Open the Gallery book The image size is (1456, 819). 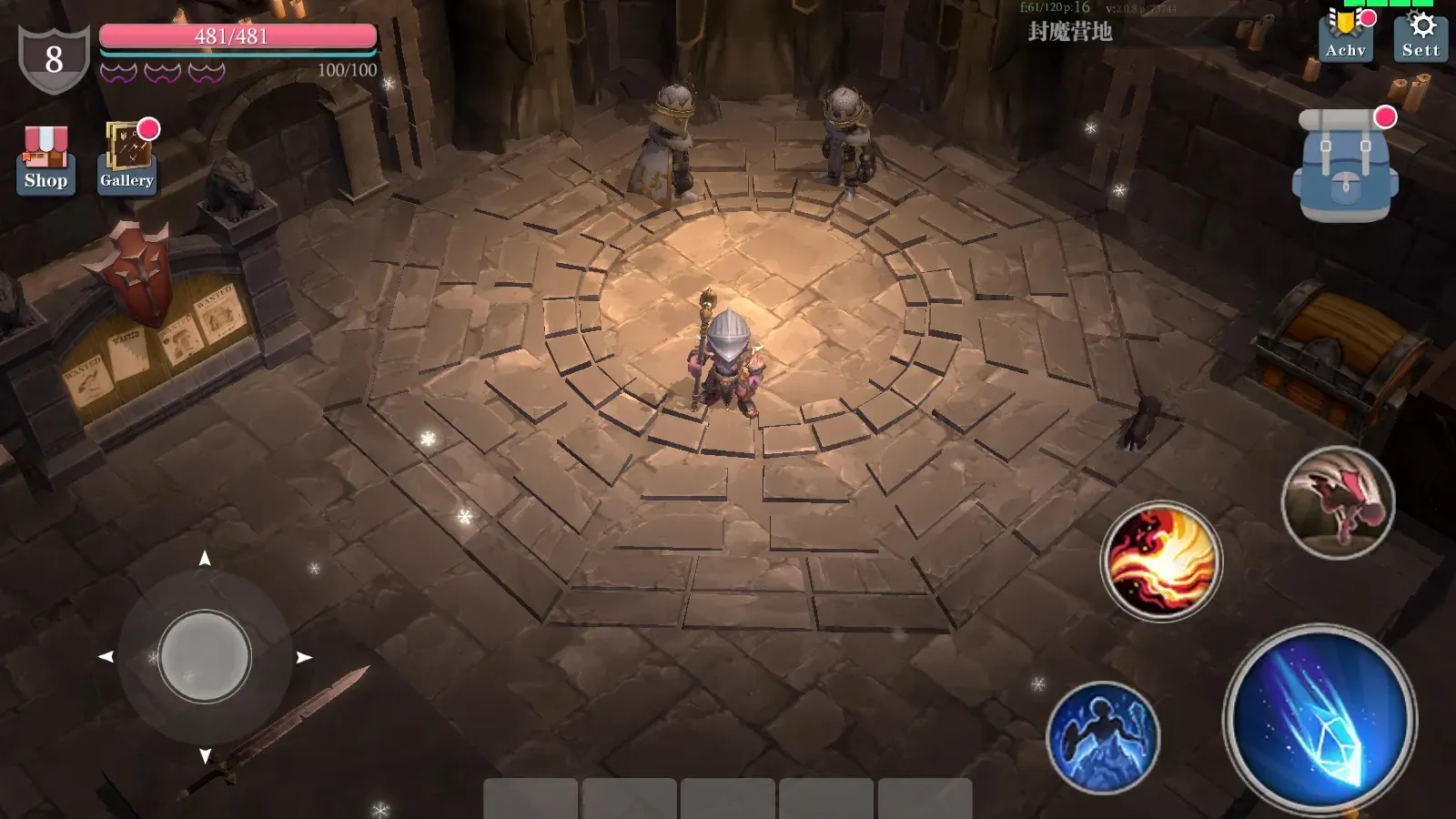pos(126,157)
